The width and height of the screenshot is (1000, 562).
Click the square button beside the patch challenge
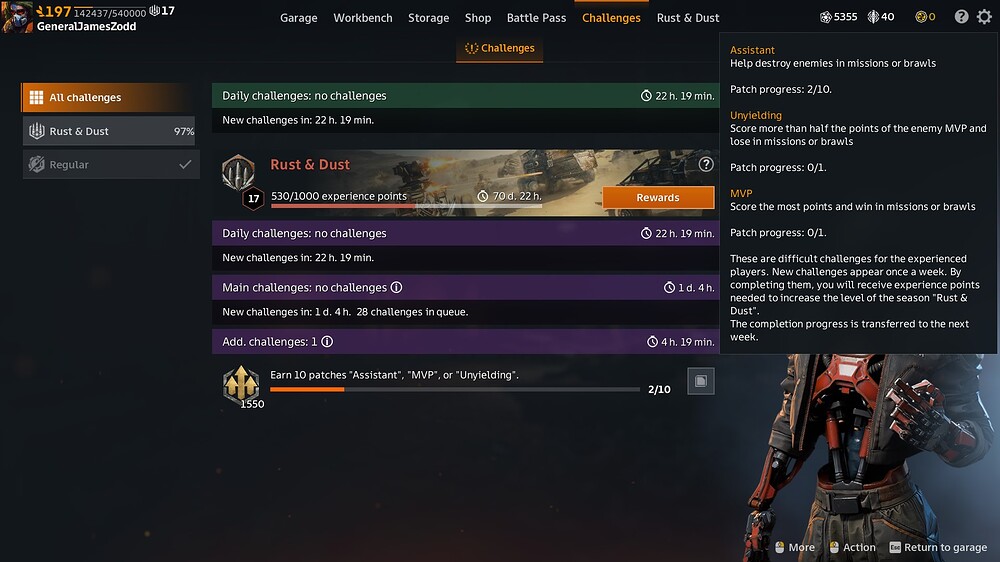point(701,381)
